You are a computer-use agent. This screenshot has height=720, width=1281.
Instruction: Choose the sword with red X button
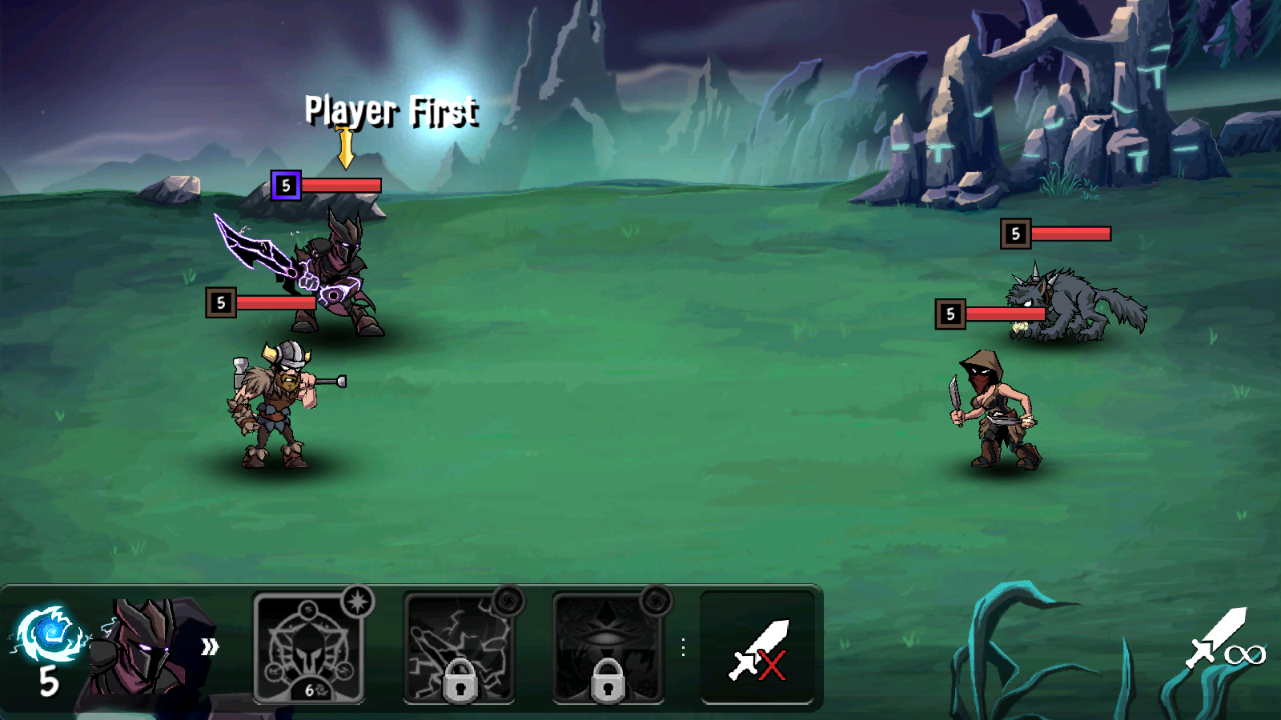click(757, 647)
